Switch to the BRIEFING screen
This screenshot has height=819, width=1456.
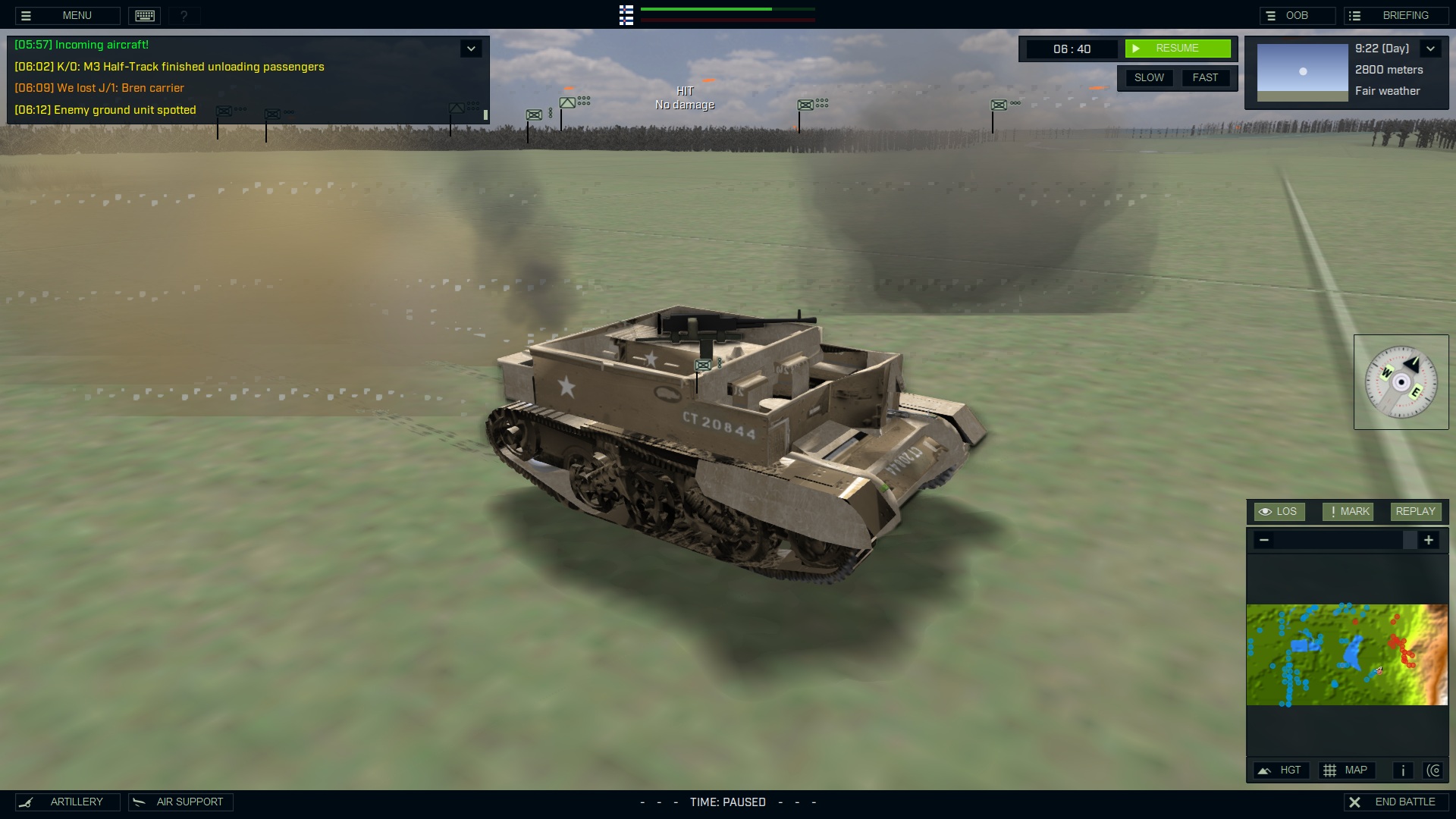[x=1404, y=14]
